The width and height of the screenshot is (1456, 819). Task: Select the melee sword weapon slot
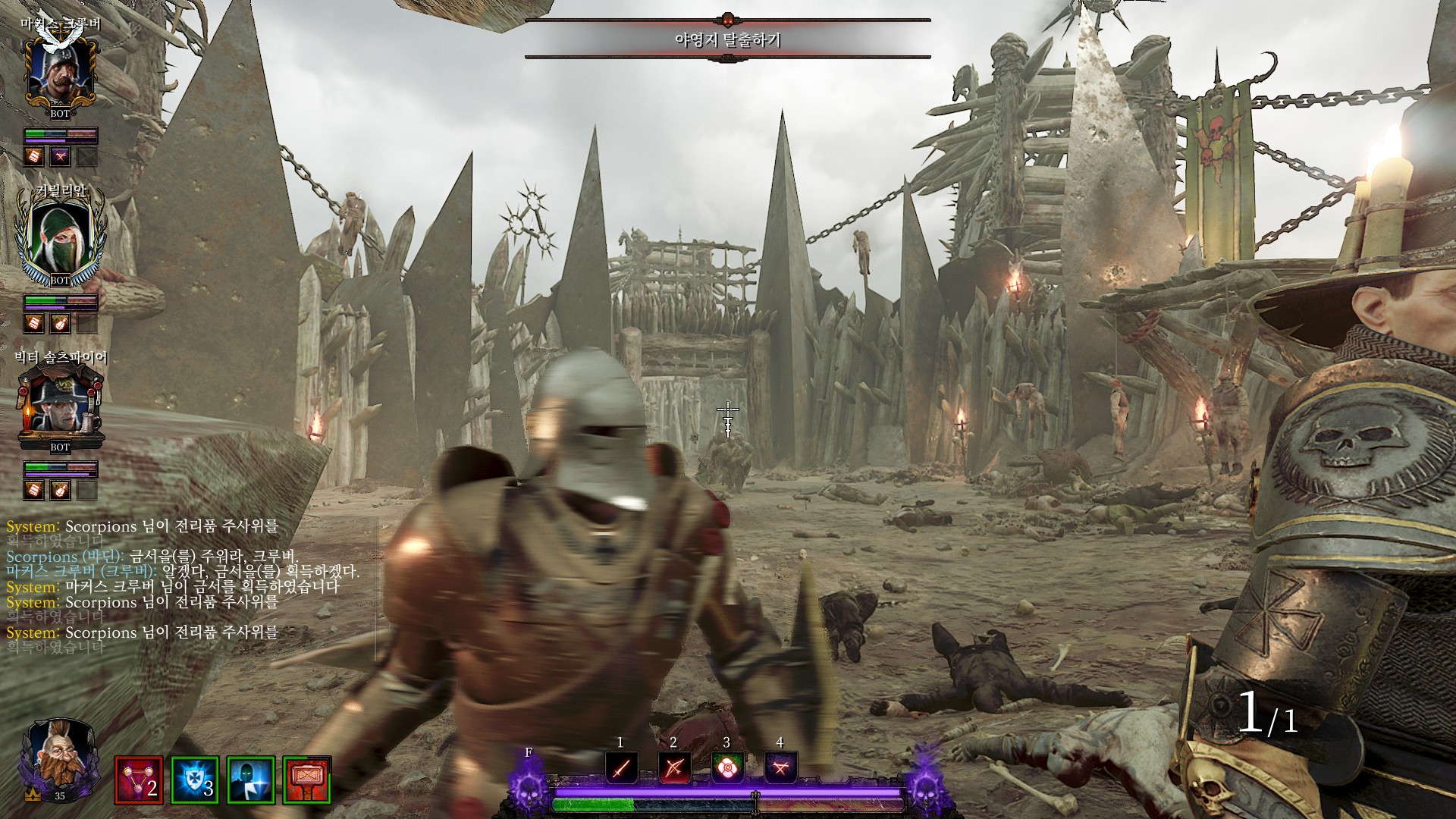click(x=621, y=767)
